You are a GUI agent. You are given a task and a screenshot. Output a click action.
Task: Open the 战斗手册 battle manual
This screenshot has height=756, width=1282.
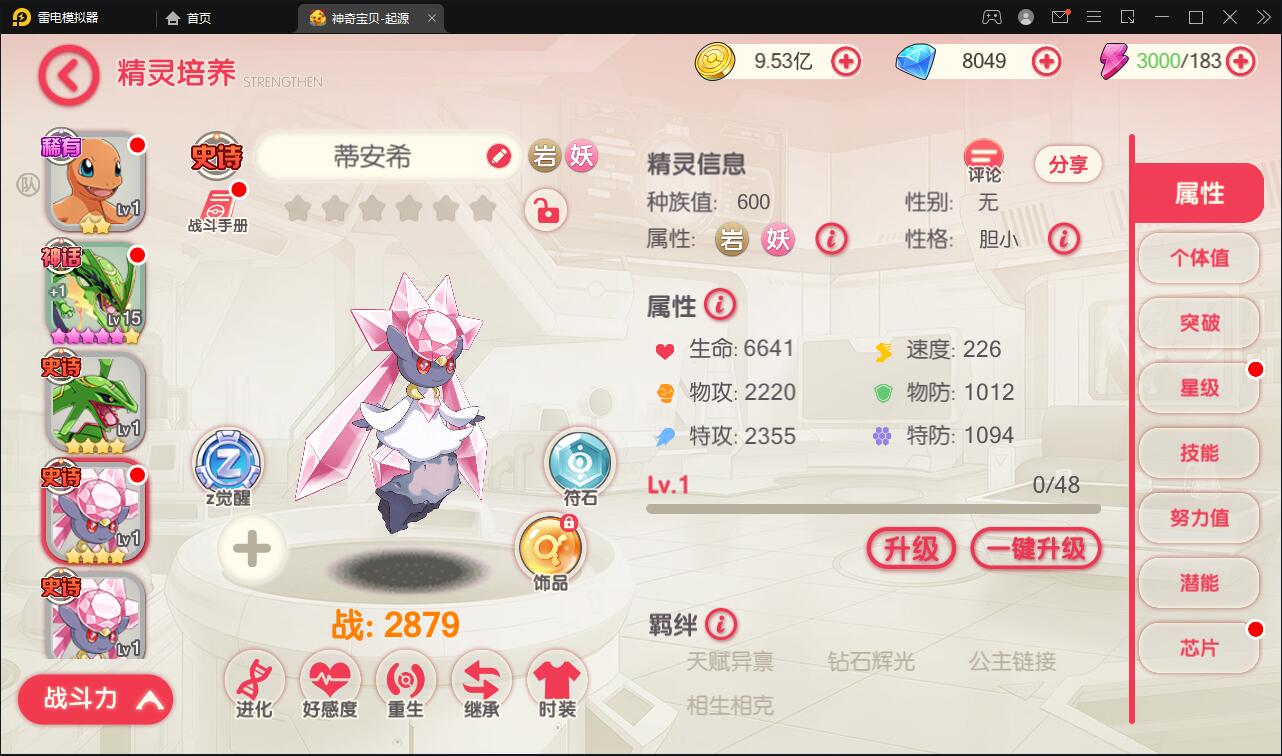pos(217,206)
